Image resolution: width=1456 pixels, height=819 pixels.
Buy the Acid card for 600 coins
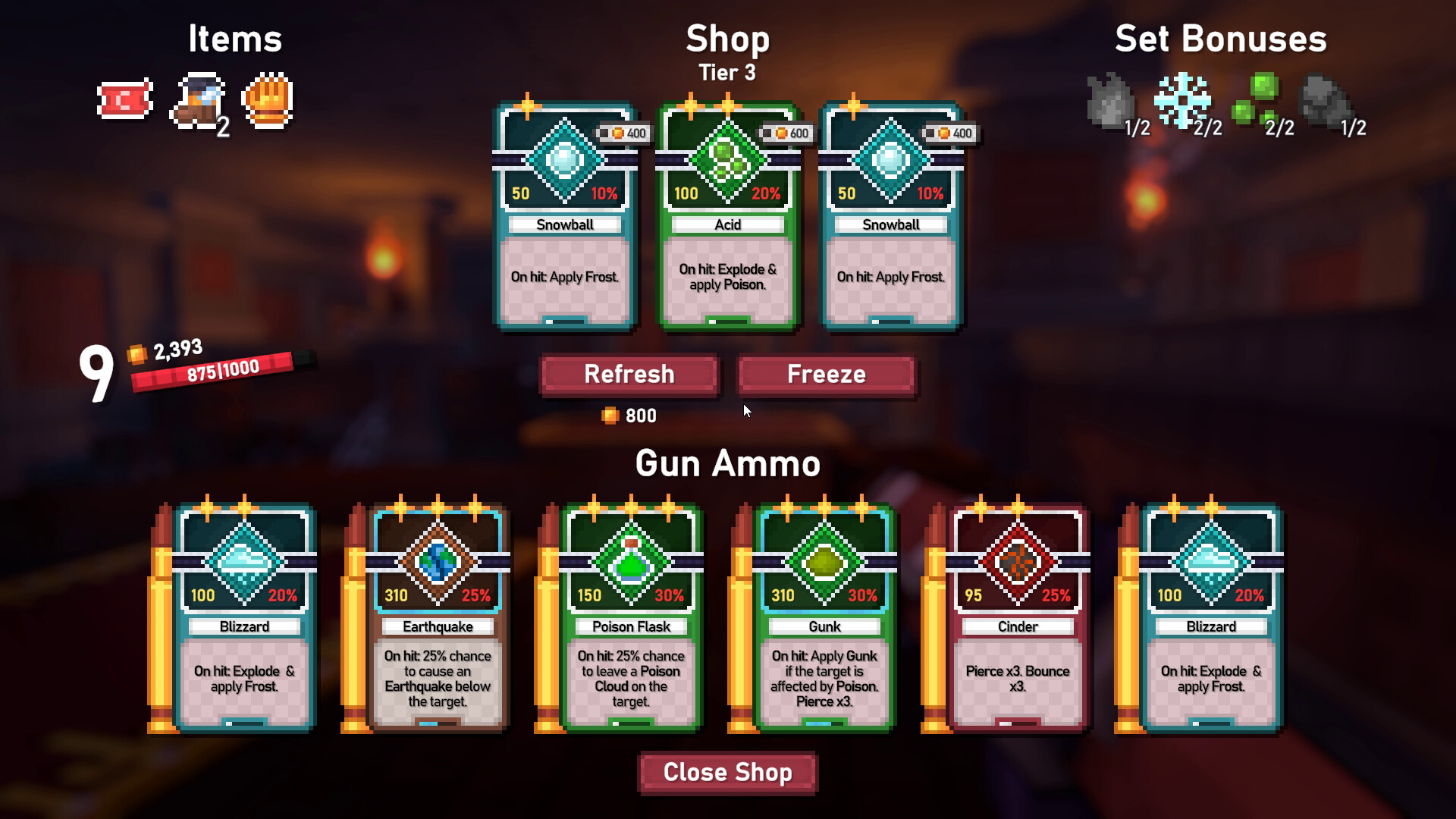(728, 216)
